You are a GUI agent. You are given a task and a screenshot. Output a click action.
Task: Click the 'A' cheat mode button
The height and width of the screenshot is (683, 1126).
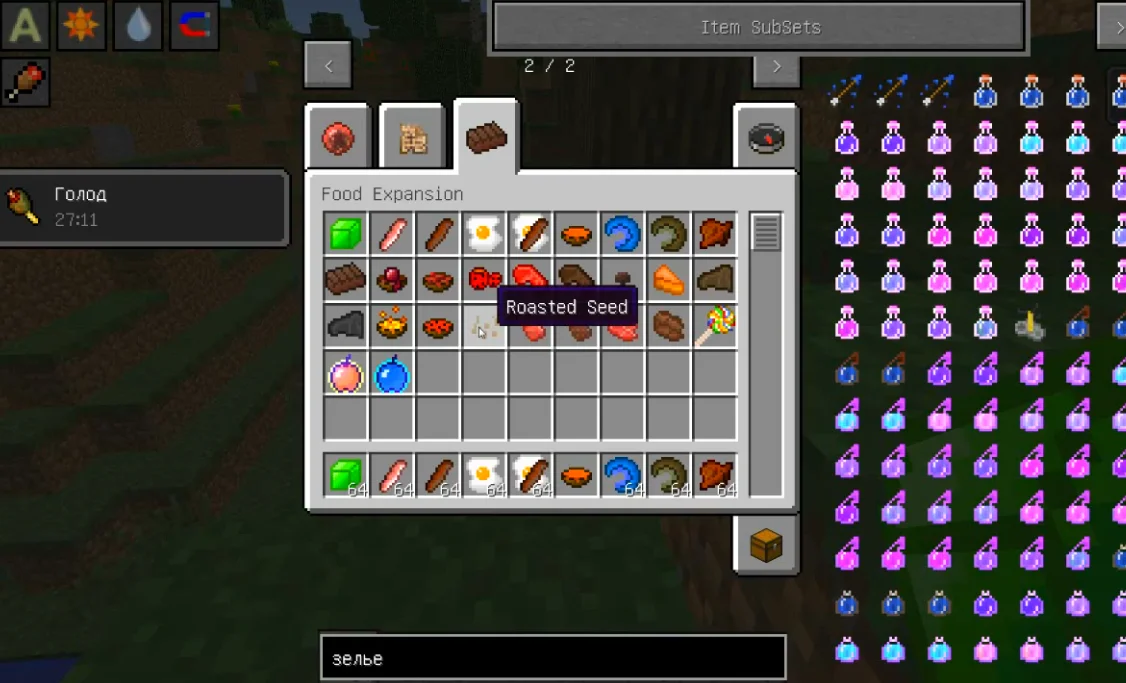point(26,26)
